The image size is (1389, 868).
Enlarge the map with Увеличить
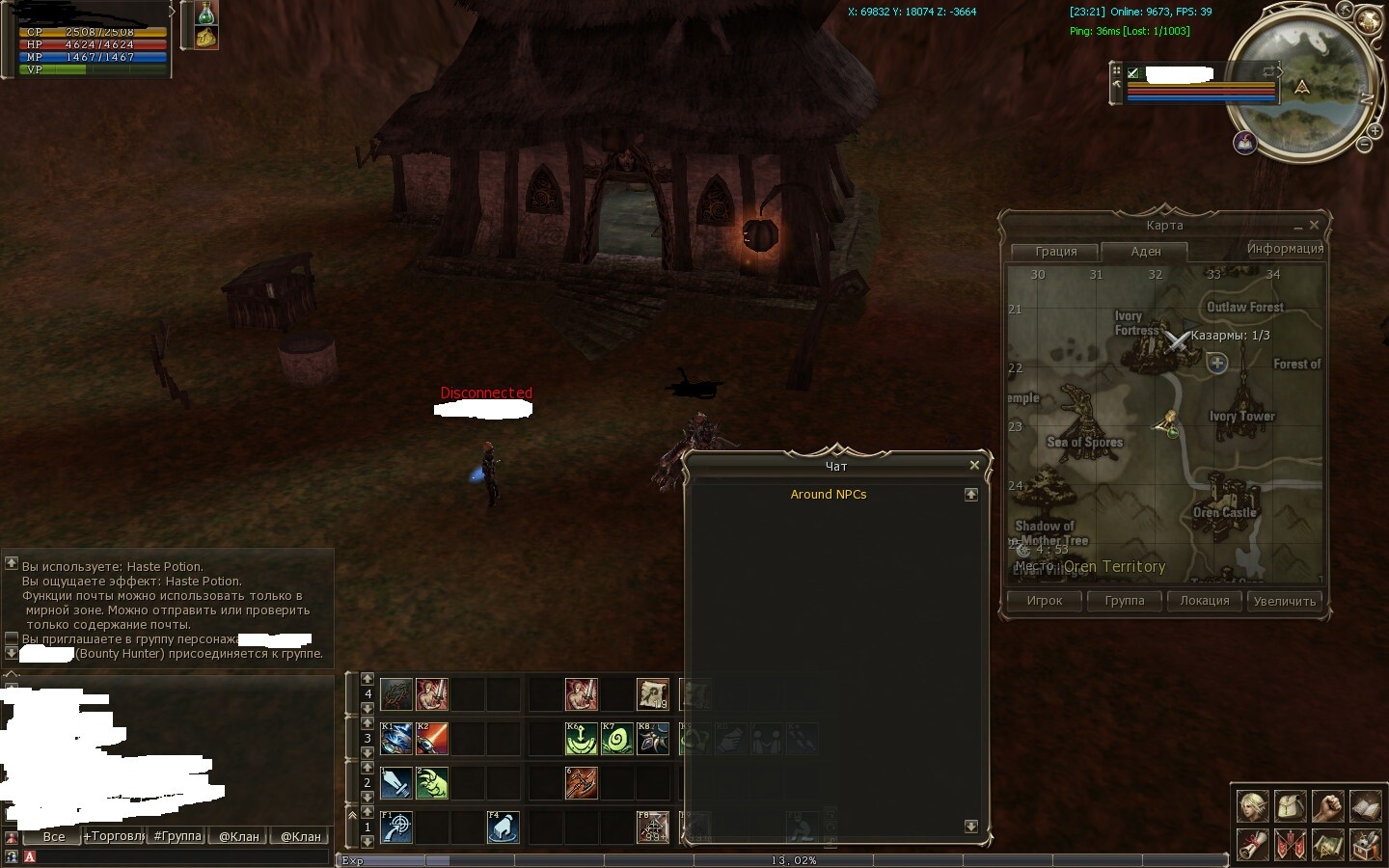[x=1284, y=600]
